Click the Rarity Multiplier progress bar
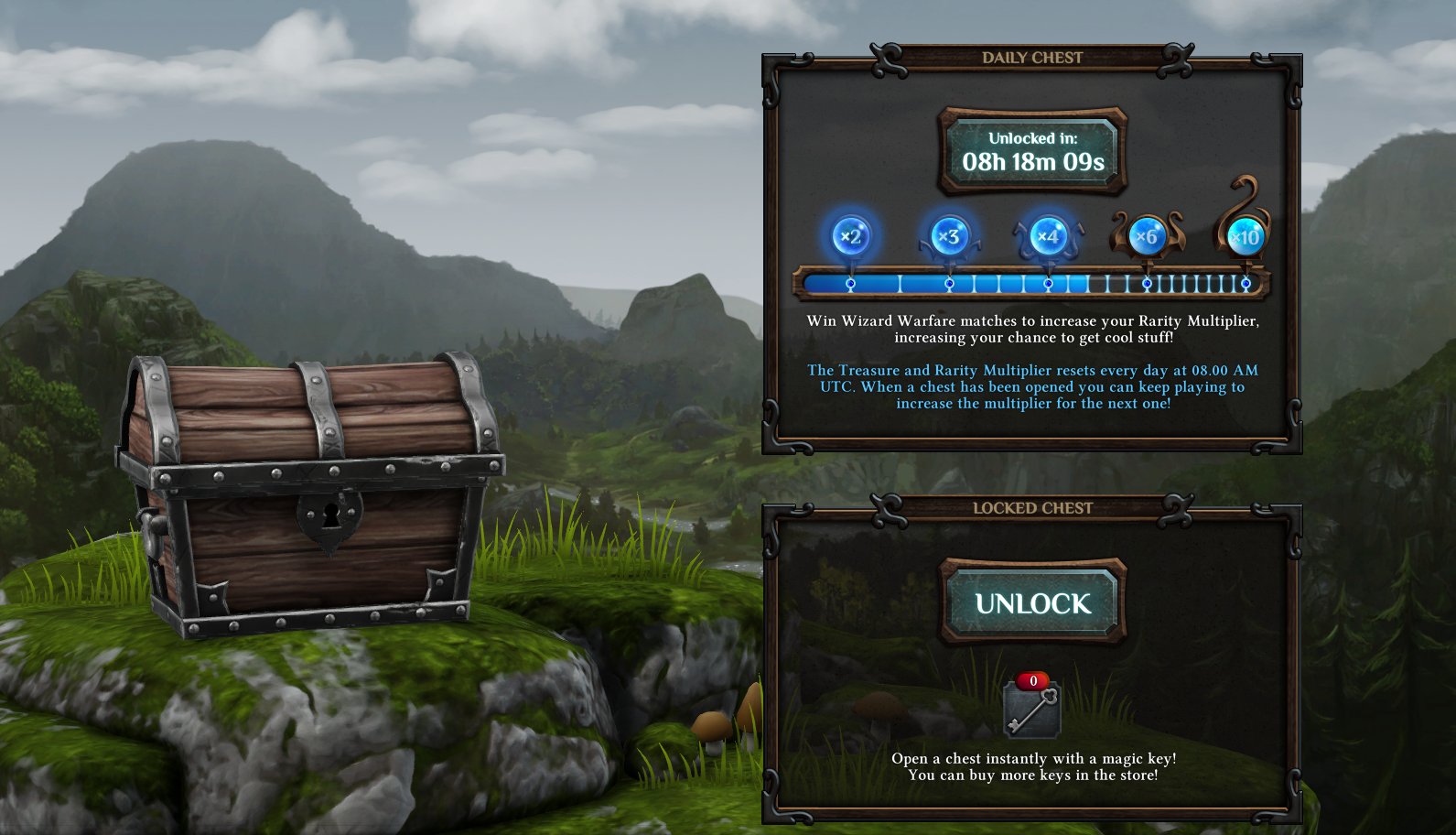Viewport: 1456px width, 835px height. pyautogui.click(x=1031, y=284)
